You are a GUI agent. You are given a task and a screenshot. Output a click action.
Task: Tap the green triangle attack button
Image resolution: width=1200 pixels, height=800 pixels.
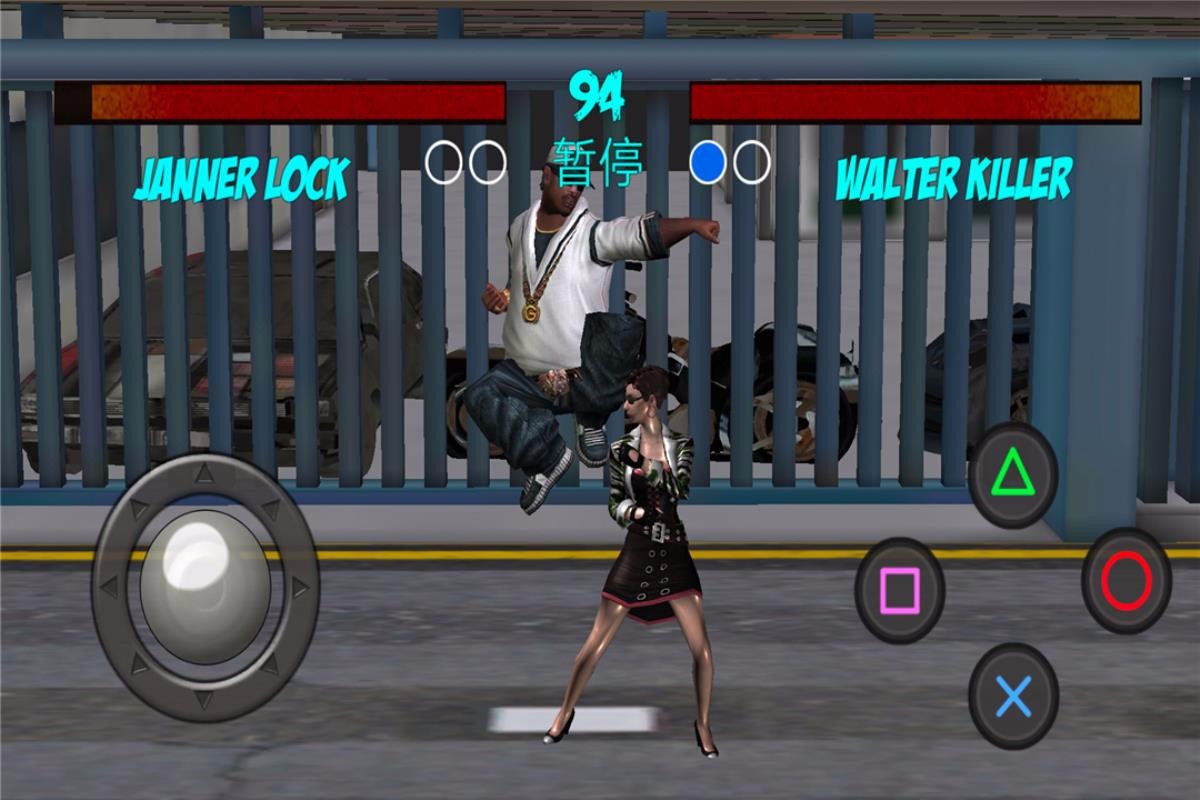(x=1012, y=473)
